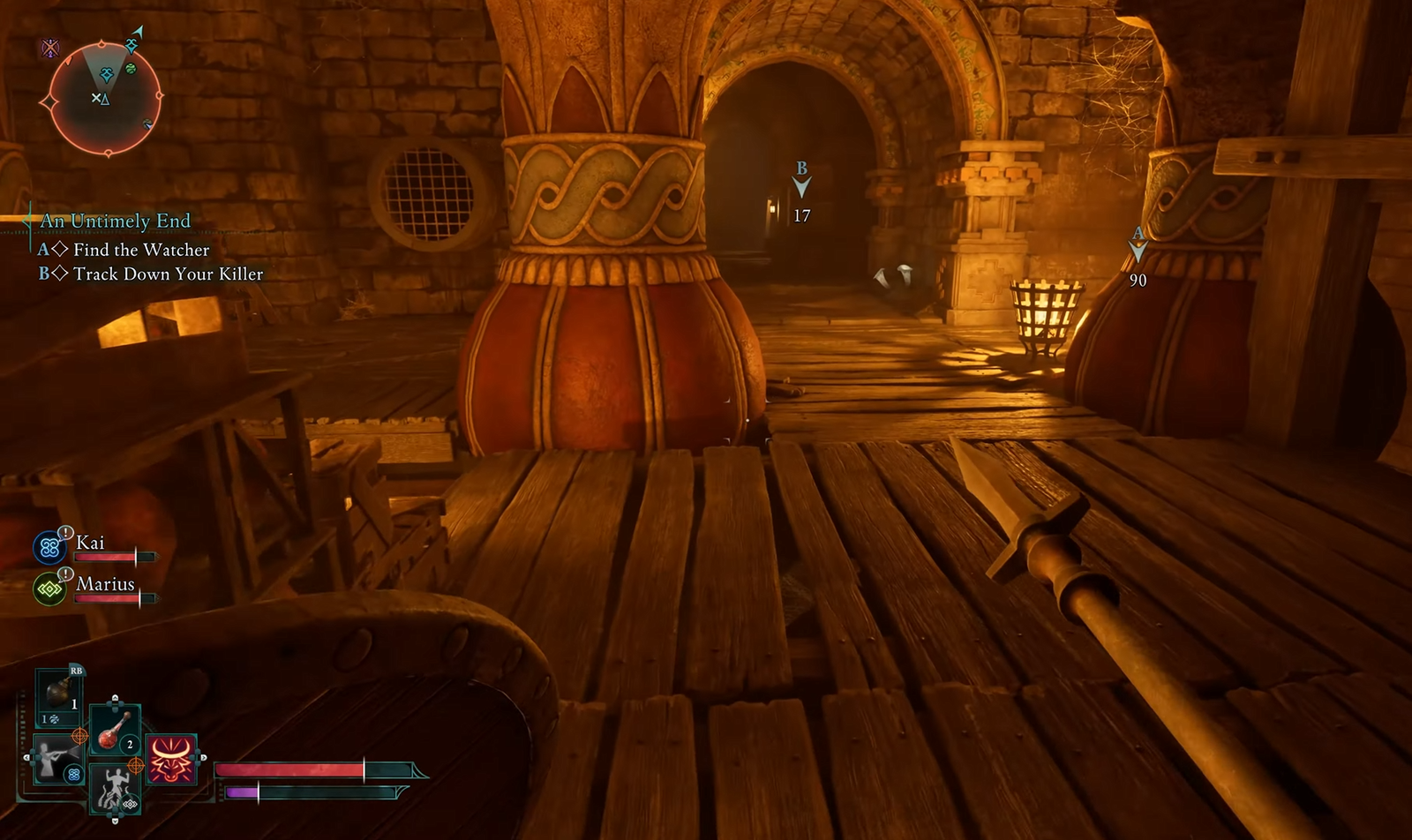Toggle Kai's exclamation speech bubble alert
This screenshot has height=840, width=1412.
(x=66, y=532)
